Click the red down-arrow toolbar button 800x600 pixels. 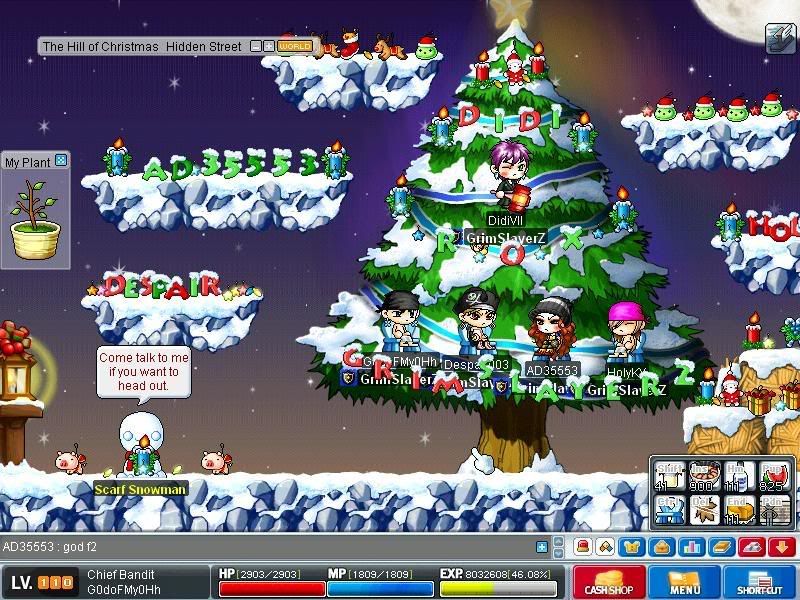coord(781,547)
